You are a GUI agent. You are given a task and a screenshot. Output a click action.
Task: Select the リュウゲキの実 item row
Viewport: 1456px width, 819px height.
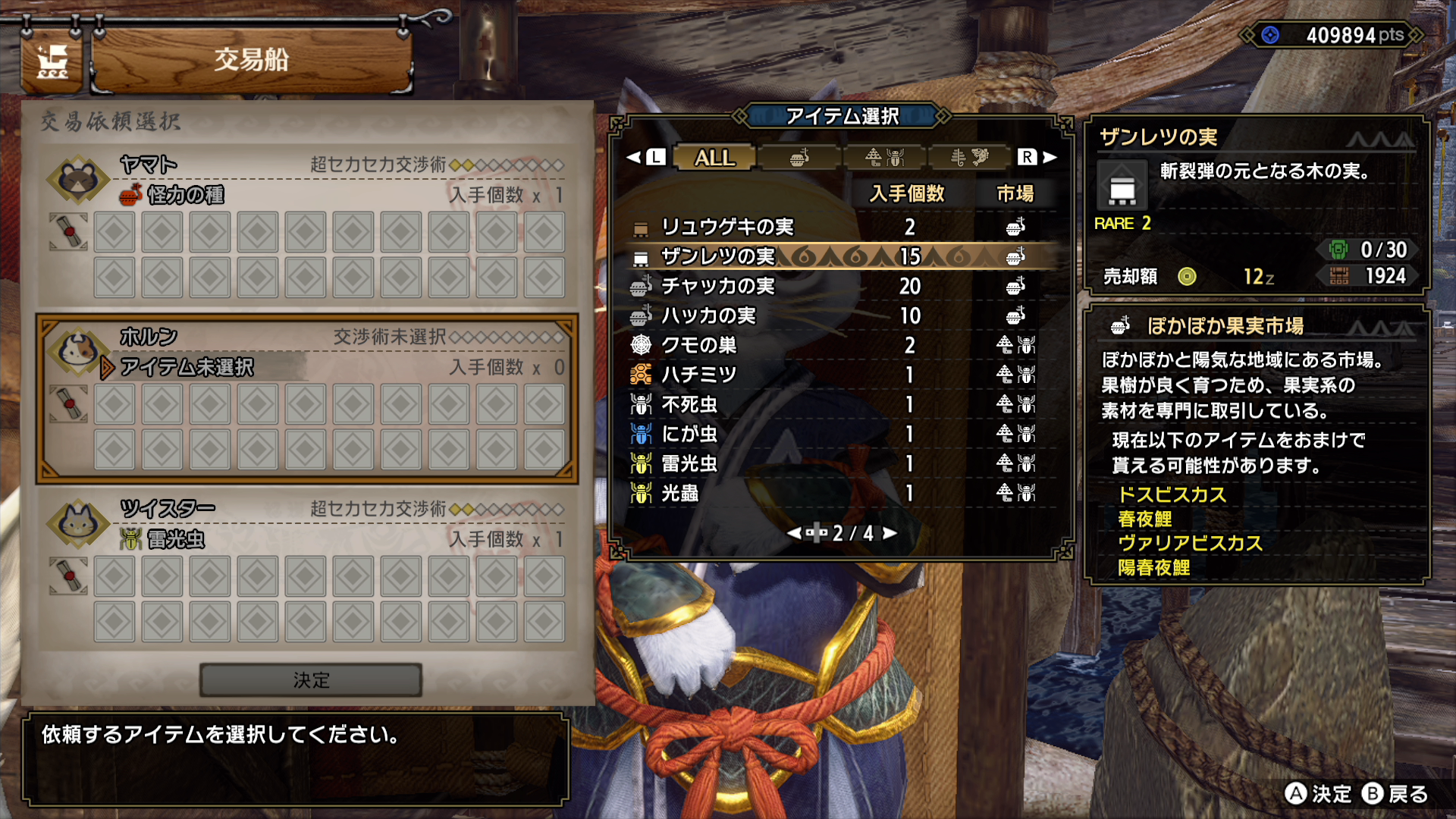(x=834, y=227)
